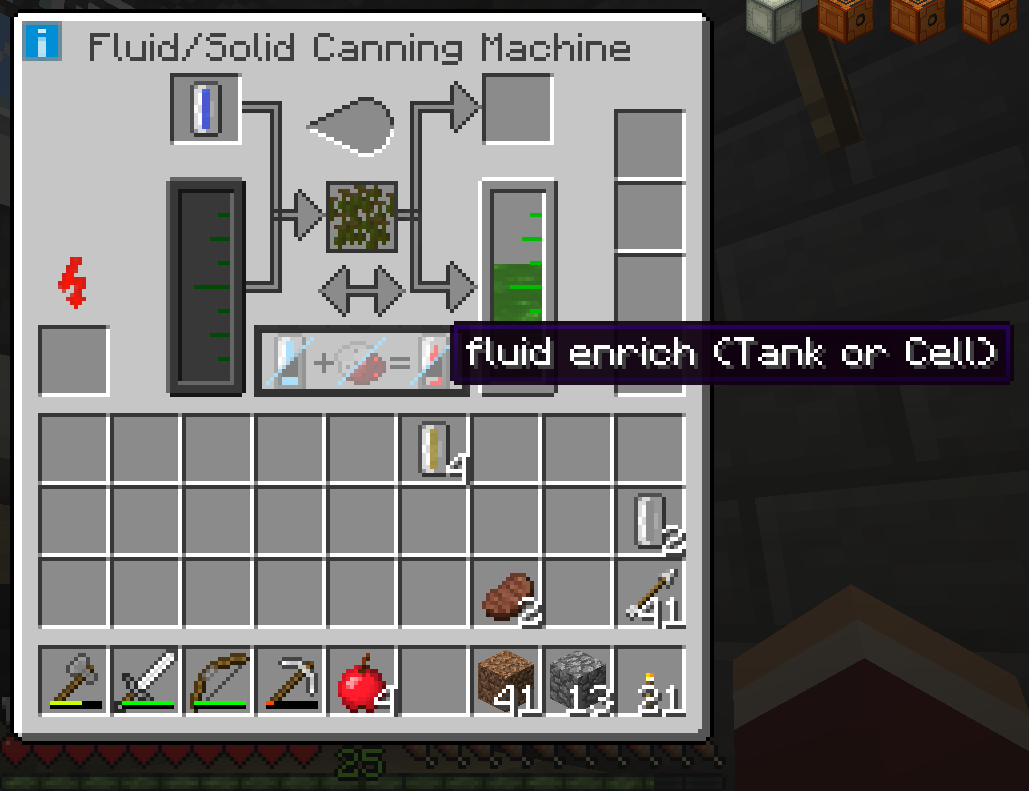
Task: Choose the iron sword hotbar slot
Action: pyautogui.click(x=146, y=681)
